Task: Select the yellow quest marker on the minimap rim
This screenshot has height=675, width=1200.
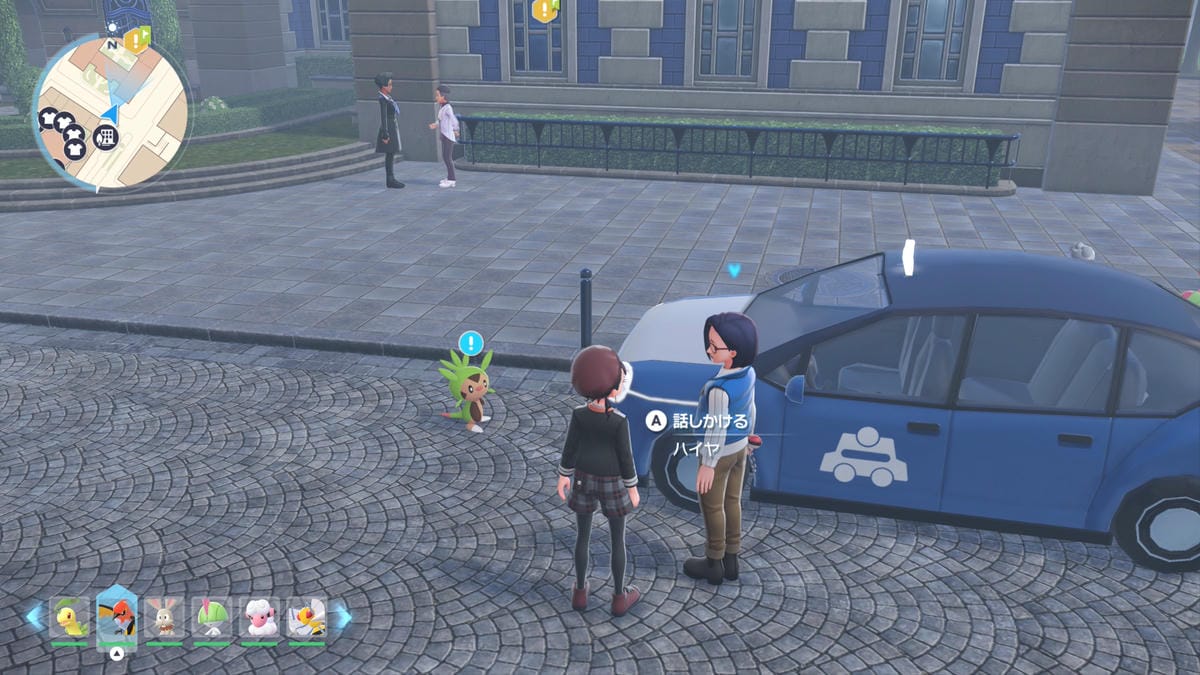Action: 136,40
